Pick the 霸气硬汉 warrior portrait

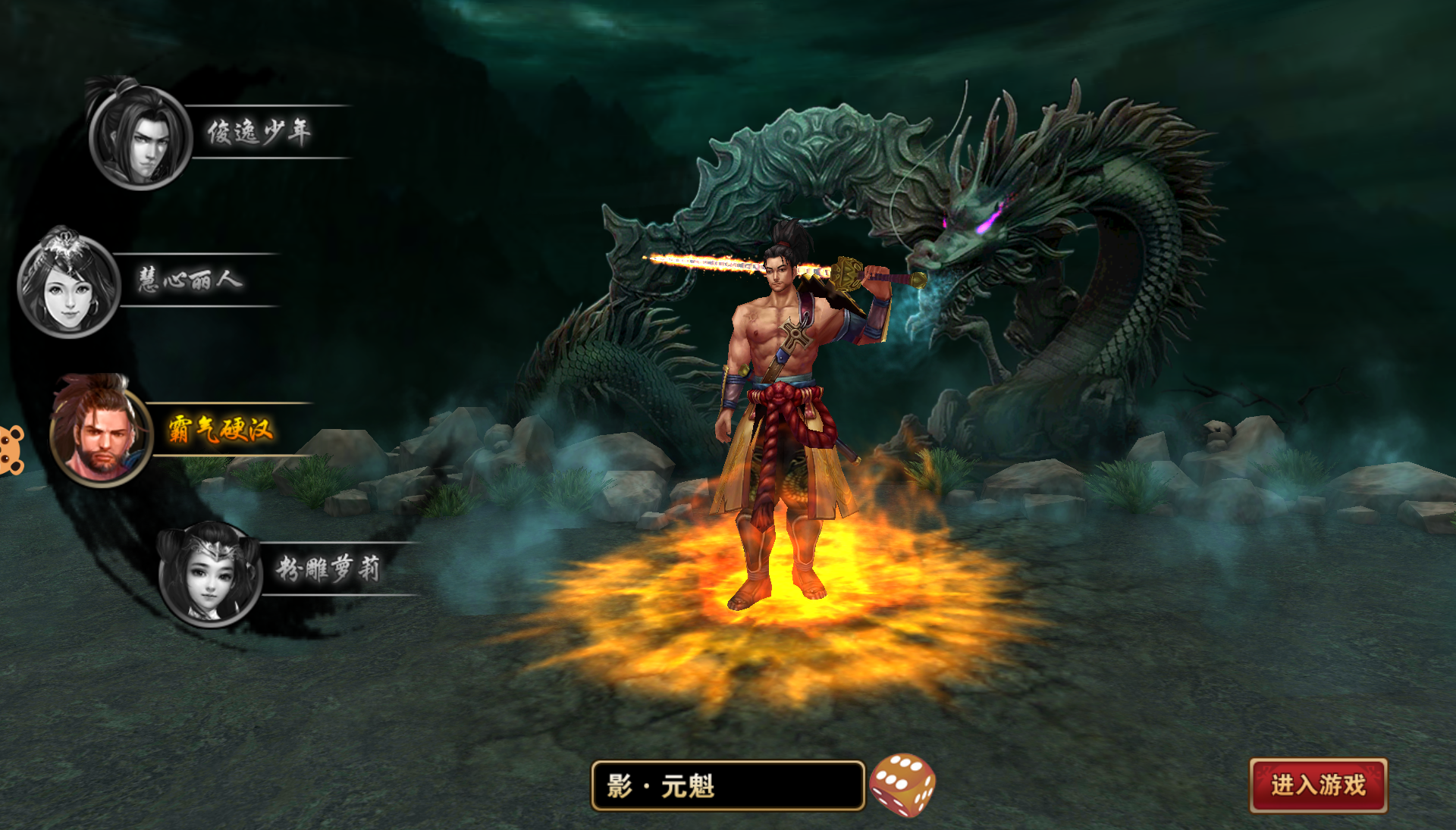tap(101, 434)
